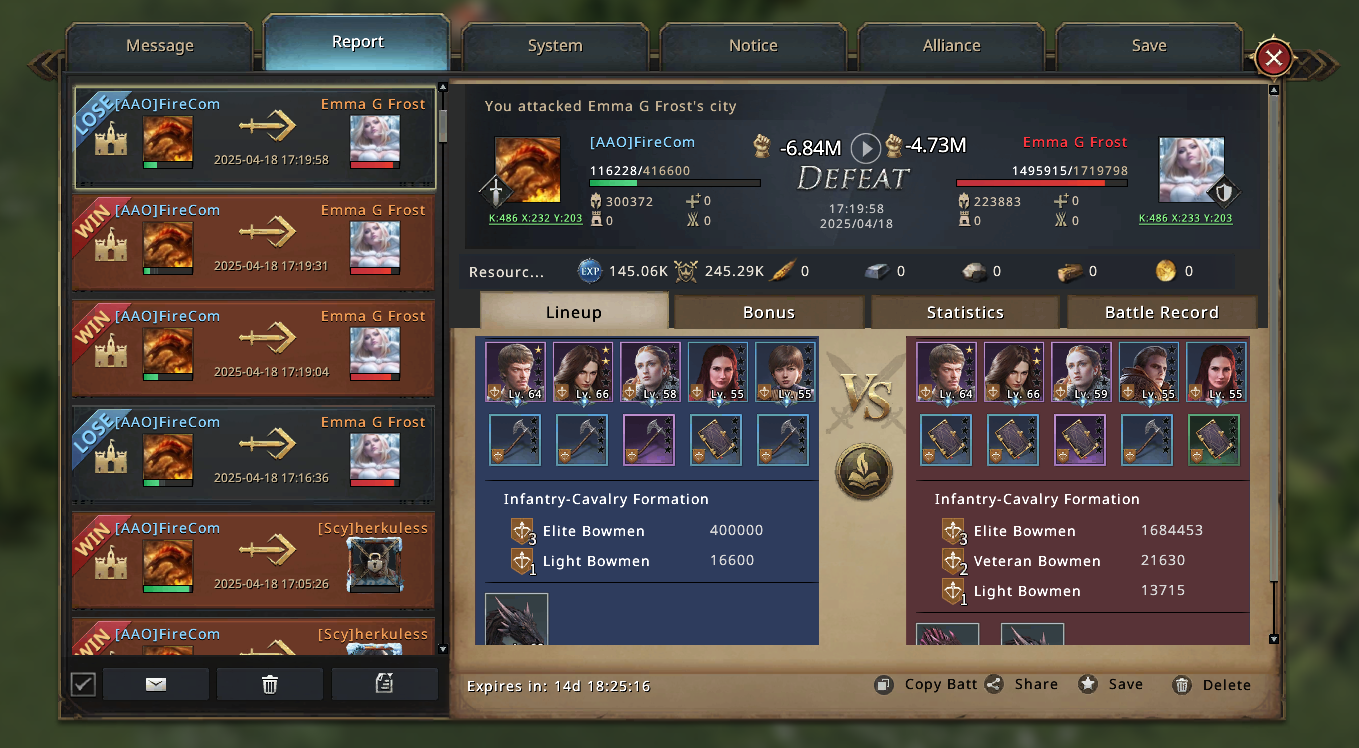Copy the battle report
The height and width of the screenshot is (748, 1359).
(x=926, y=685)
